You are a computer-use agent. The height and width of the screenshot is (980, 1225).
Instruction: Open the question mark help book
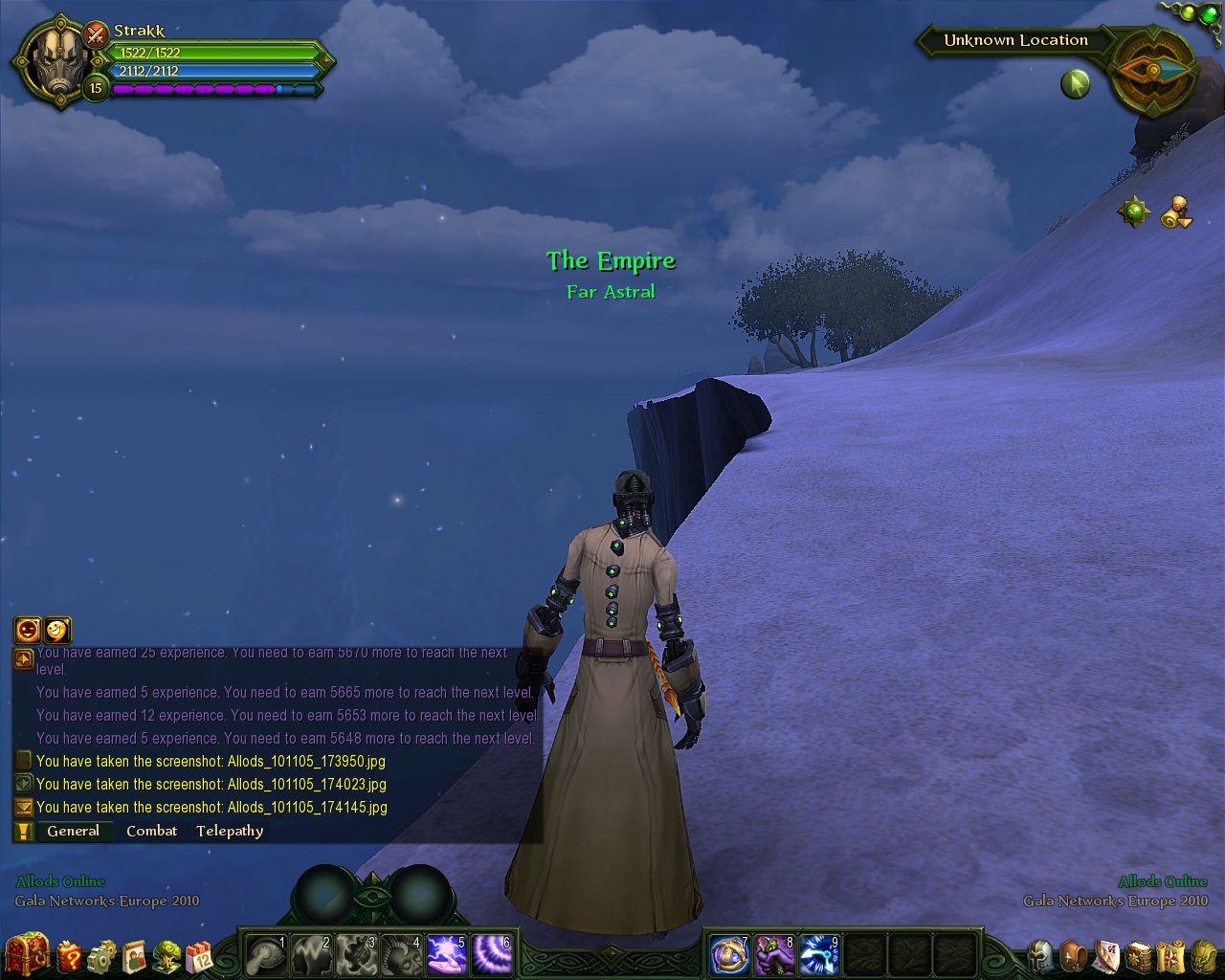coord(70,955)
